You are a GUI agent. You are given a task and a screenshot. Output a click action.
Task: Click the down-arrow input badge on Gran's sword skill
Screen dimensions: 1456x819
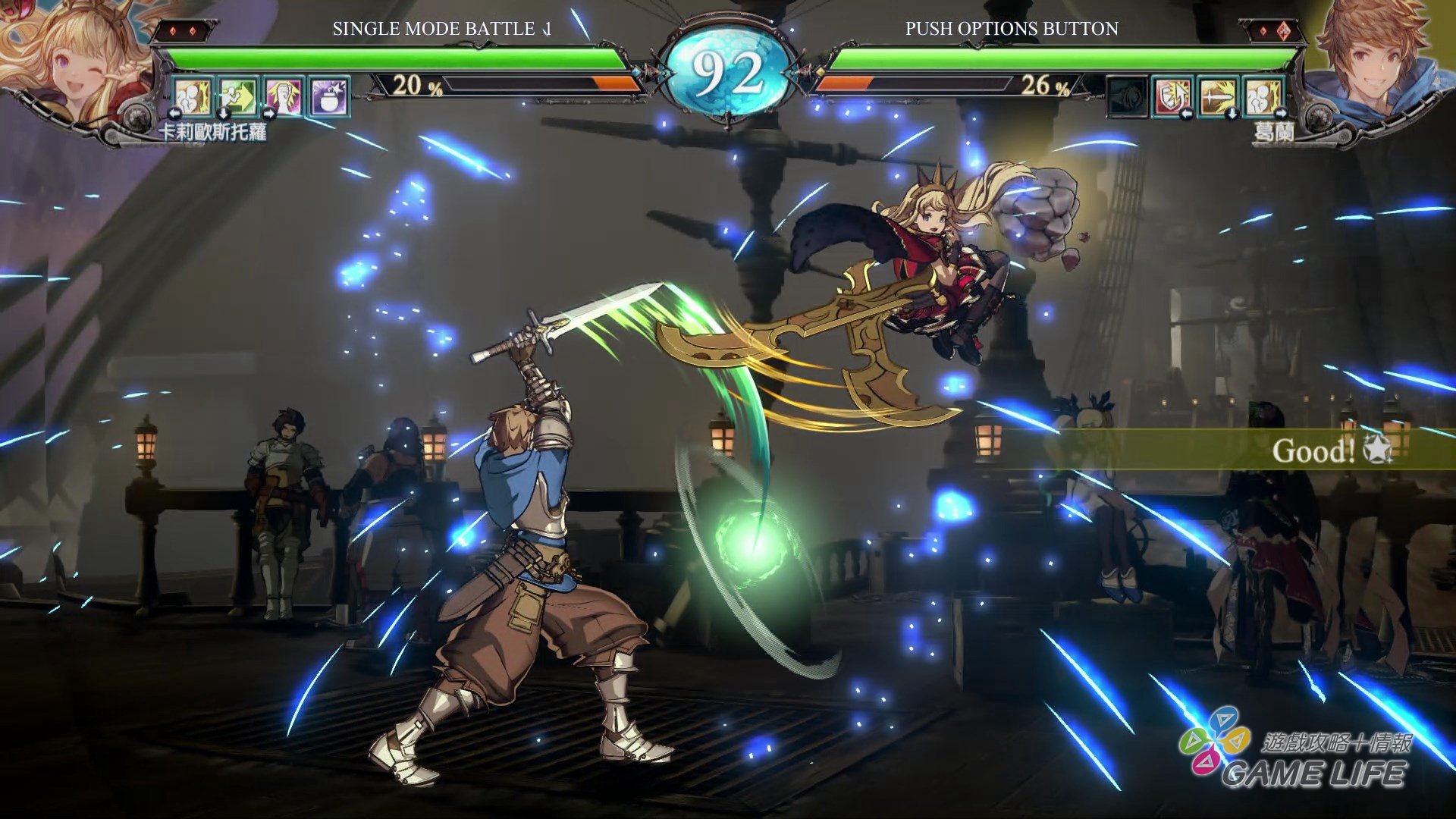click(1233, 115)
